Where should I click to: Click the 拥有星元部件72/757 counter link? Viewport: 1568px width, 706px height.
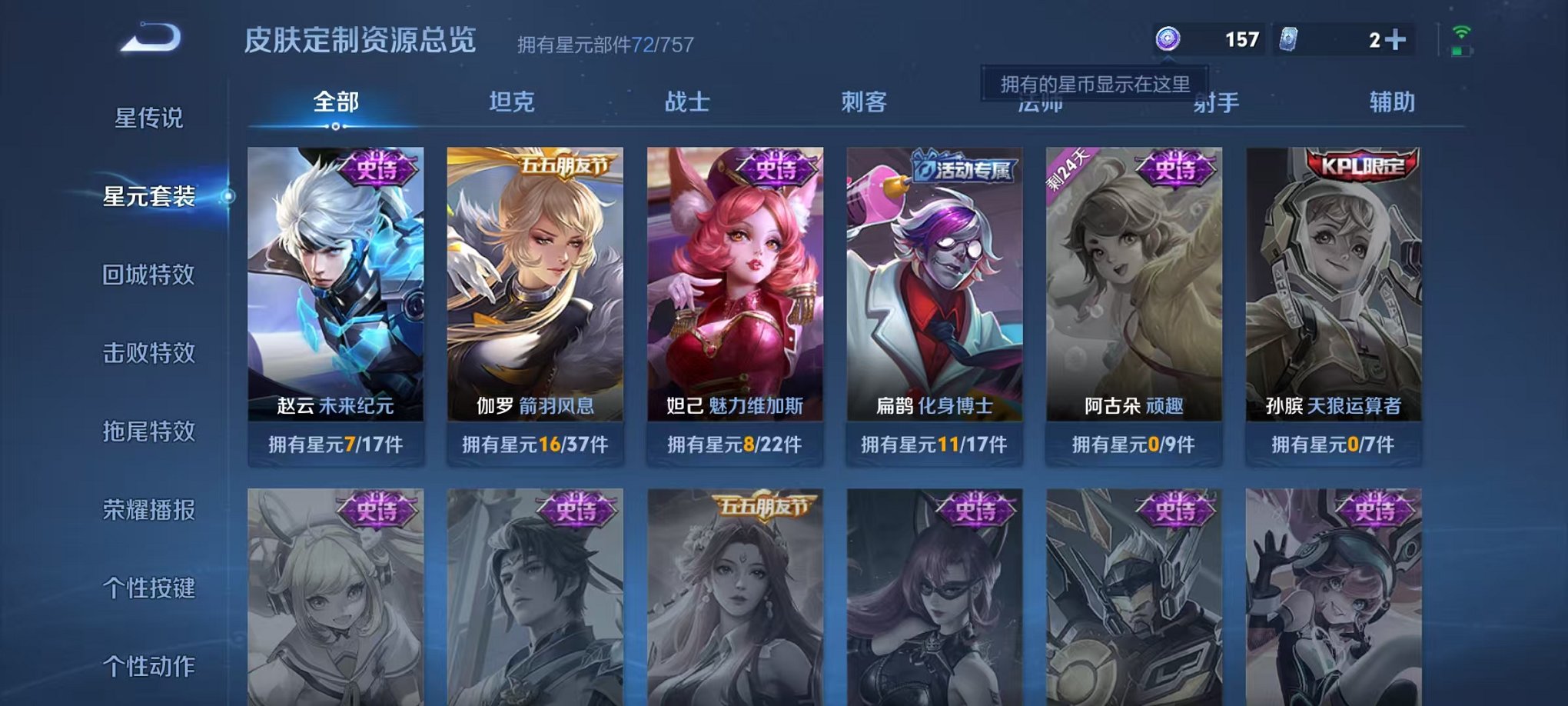pos(605,44)
